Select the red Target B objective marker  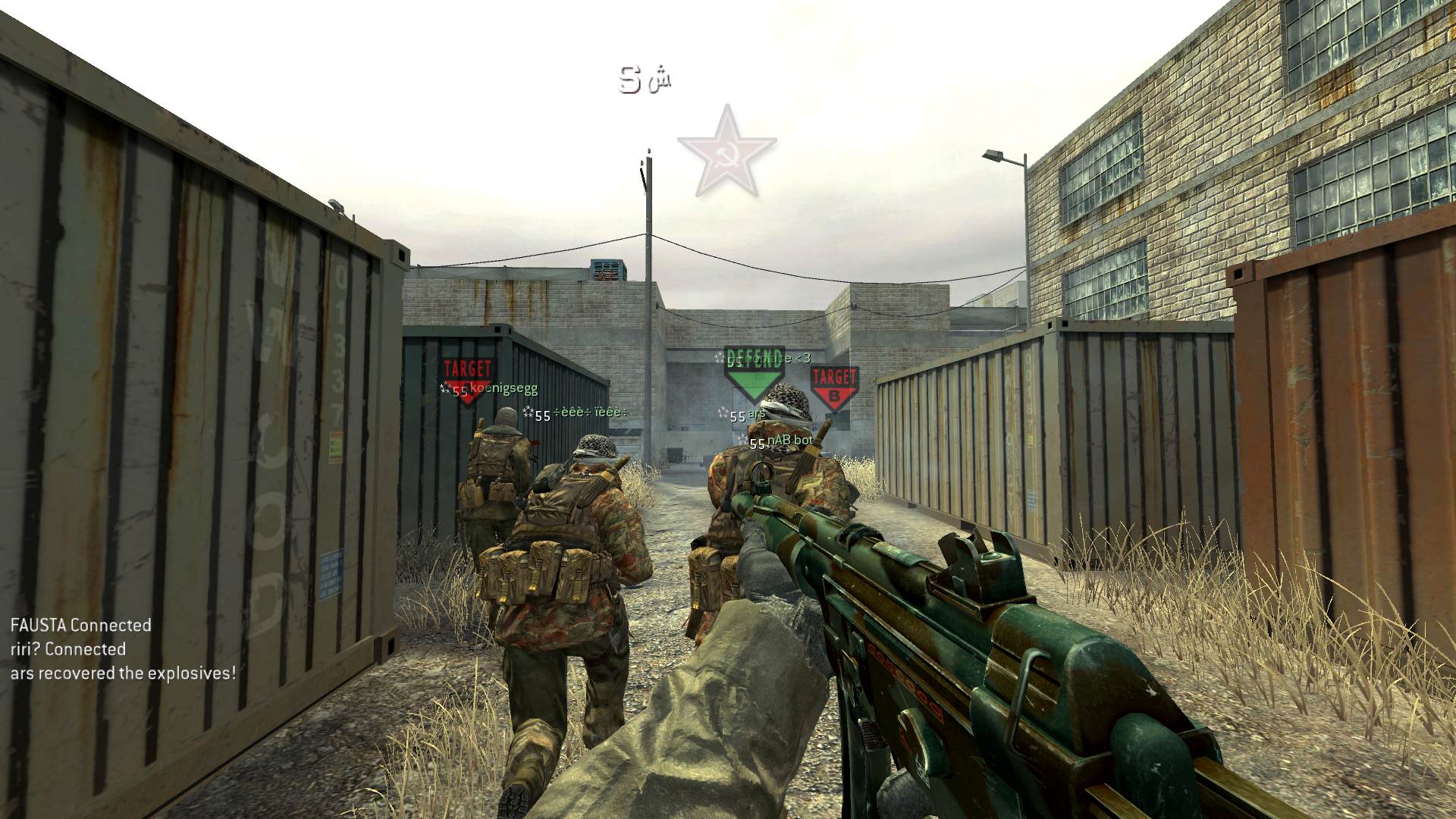point(834,387)
